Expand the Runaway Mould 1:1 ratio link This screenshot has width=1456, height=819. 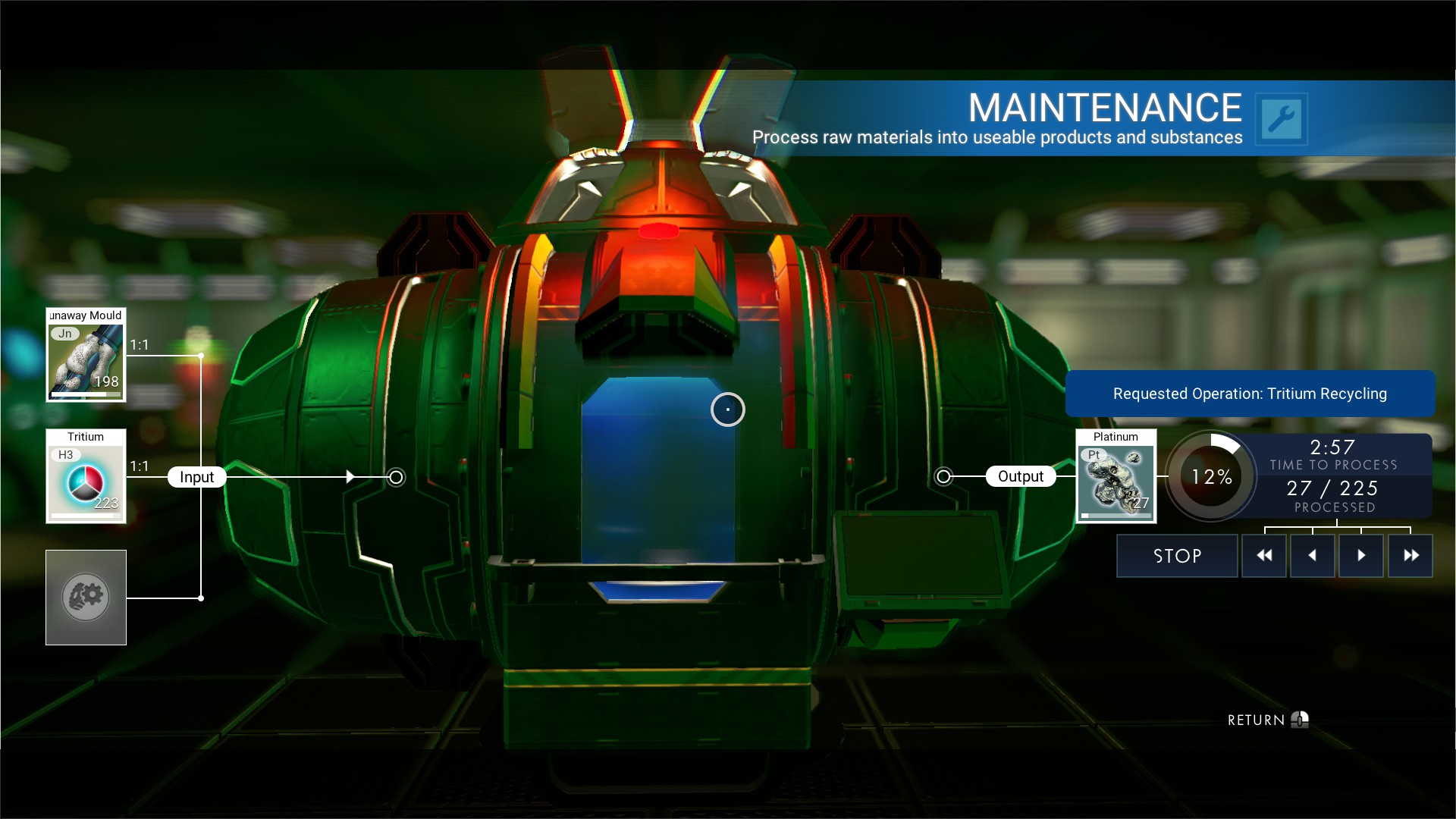tap(139, 343)
